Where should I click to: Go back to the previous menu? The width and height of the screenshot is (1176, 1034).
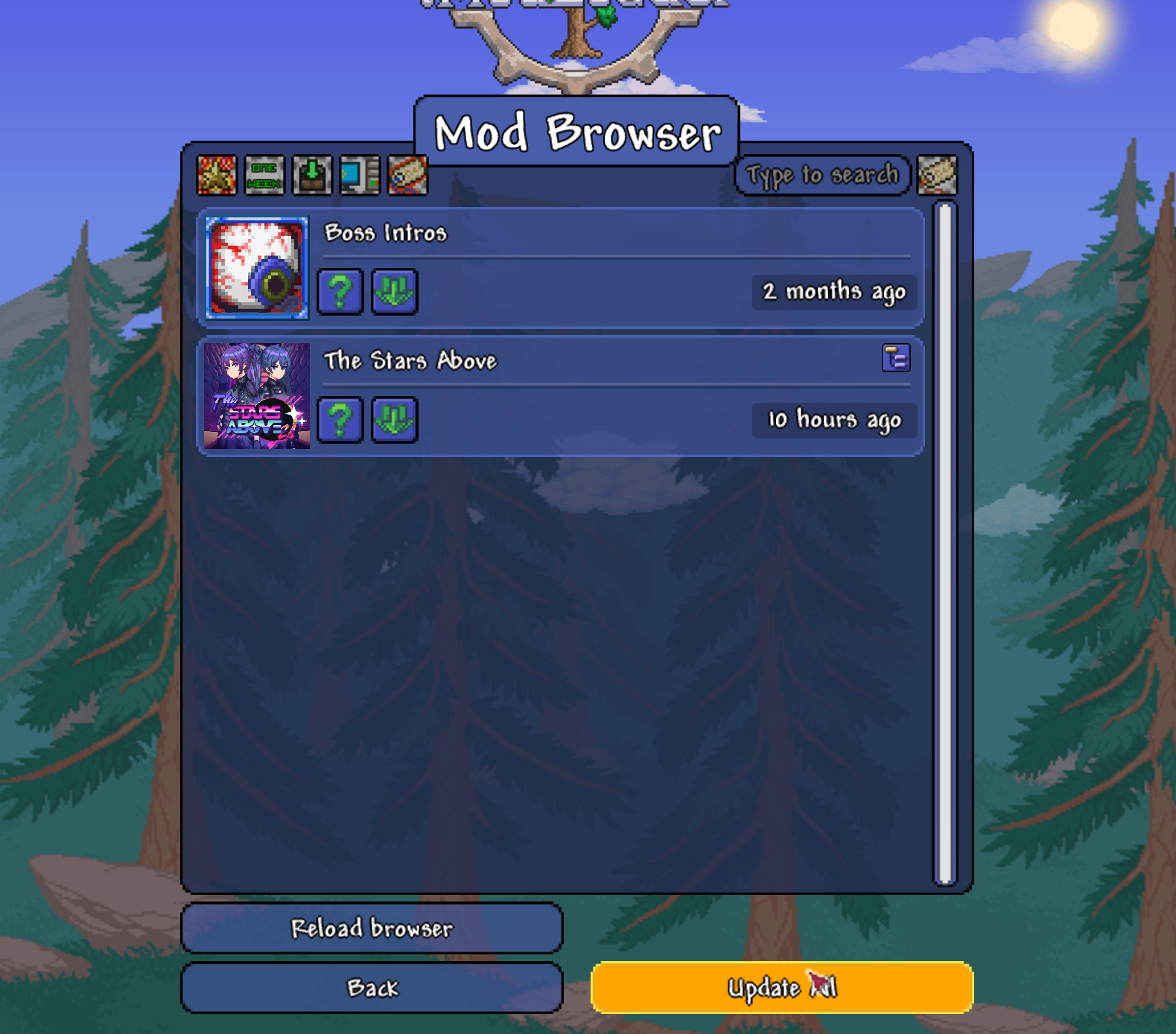coord(372,988)
